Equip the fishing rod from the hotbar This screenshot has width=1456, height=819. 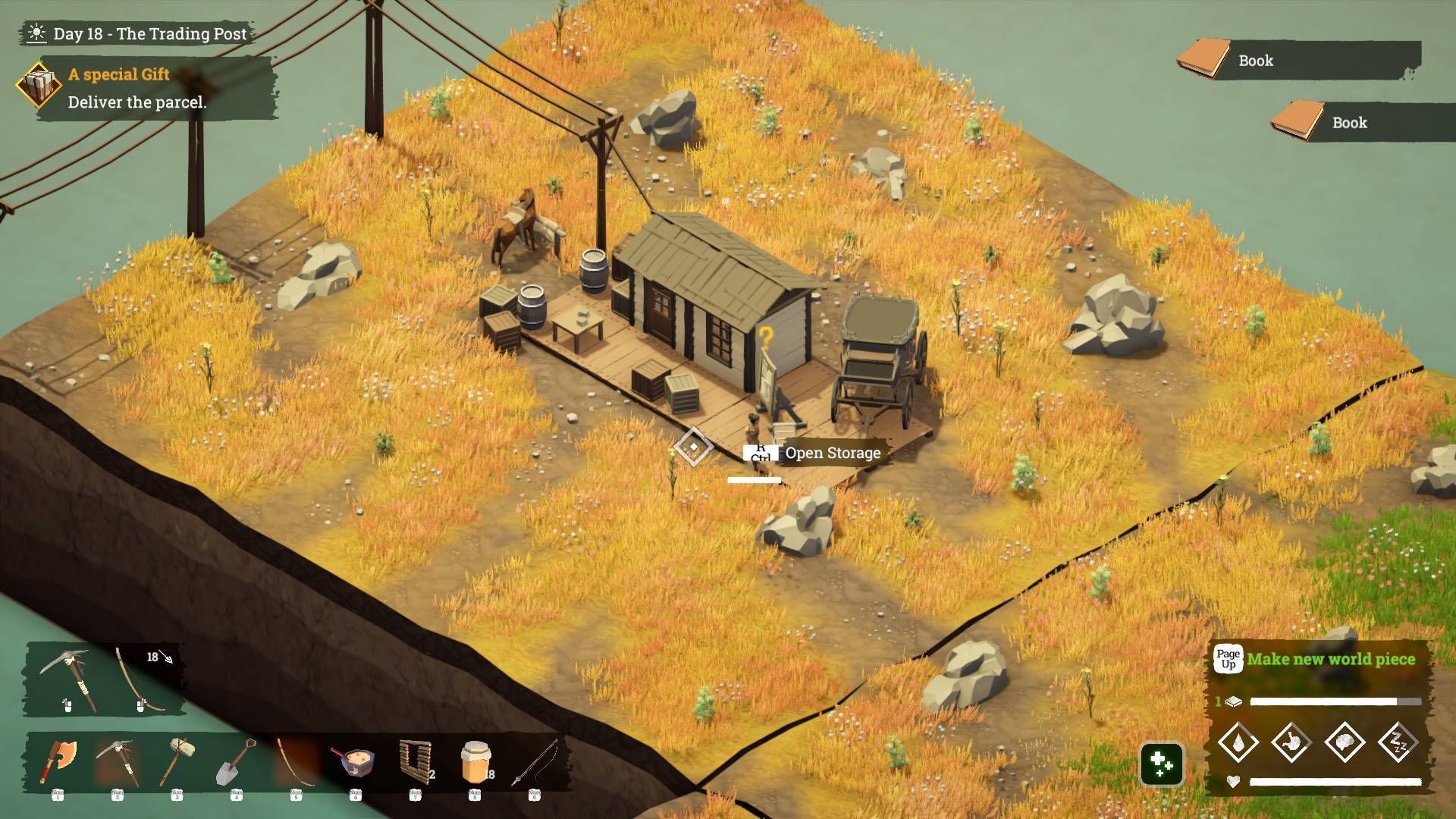click(x=535, y=761)
